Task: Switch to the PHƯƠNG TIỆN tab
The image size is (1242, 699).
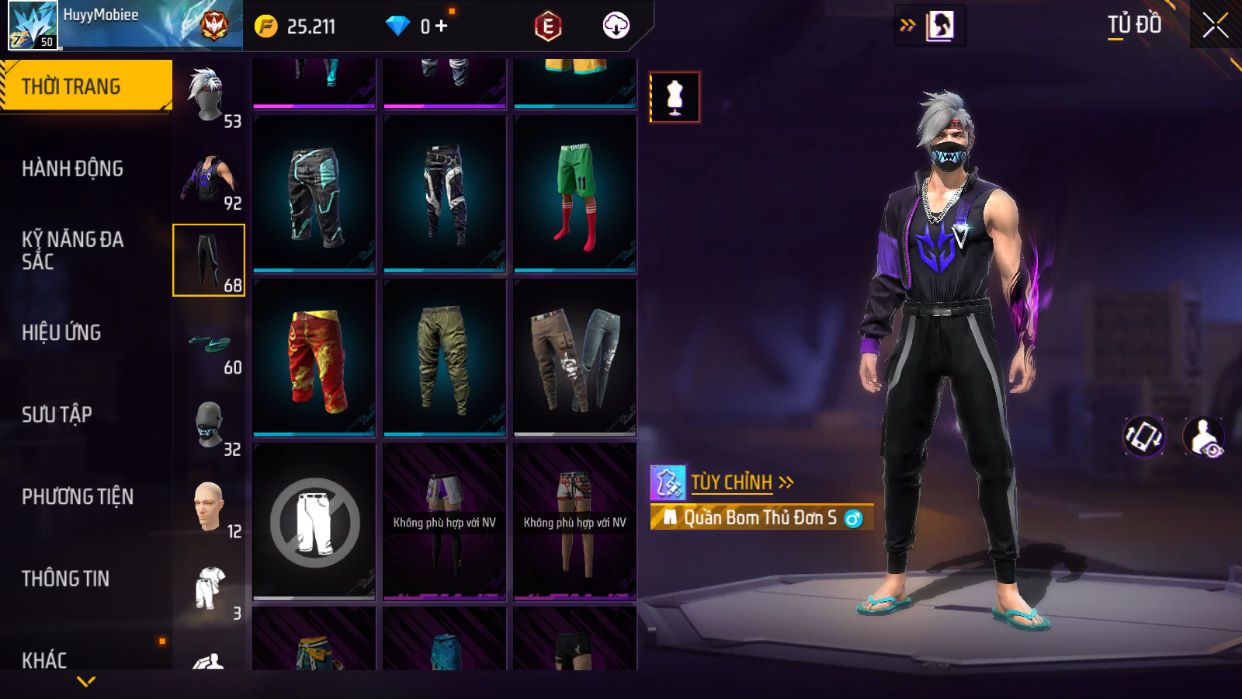Action: click(78, 496)
